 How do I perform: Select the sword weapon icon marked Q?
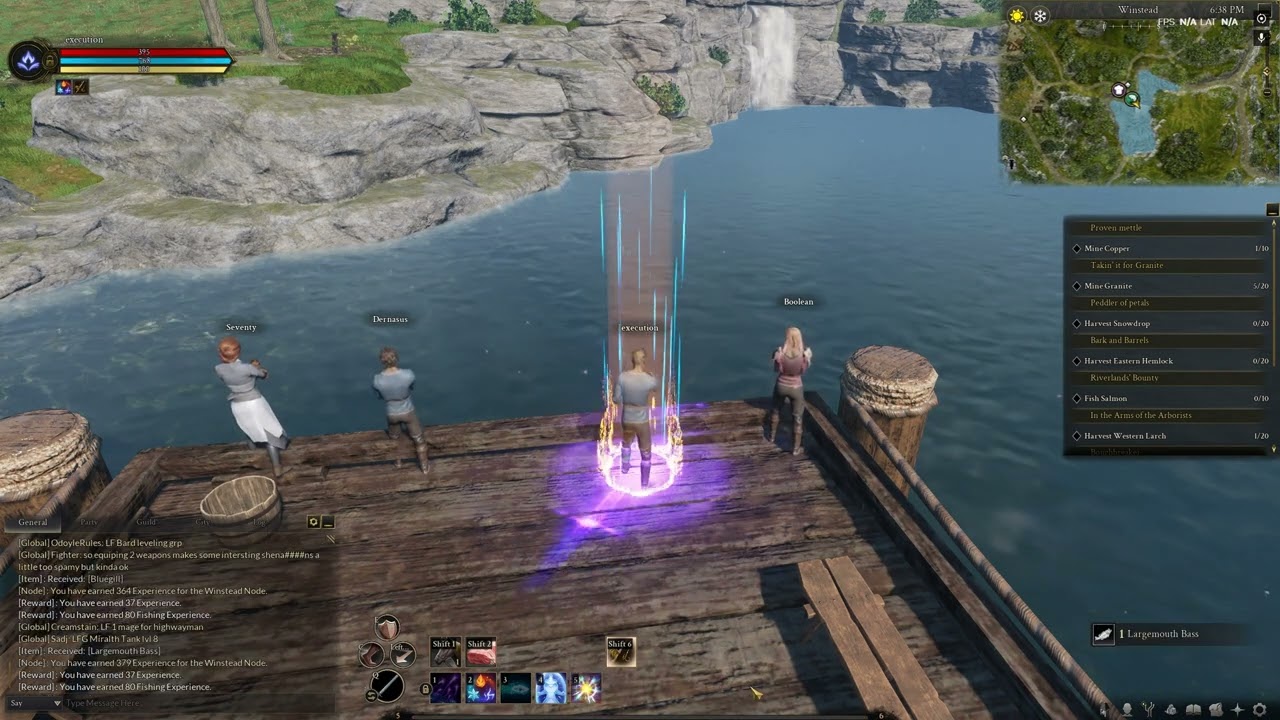point(387,688)
